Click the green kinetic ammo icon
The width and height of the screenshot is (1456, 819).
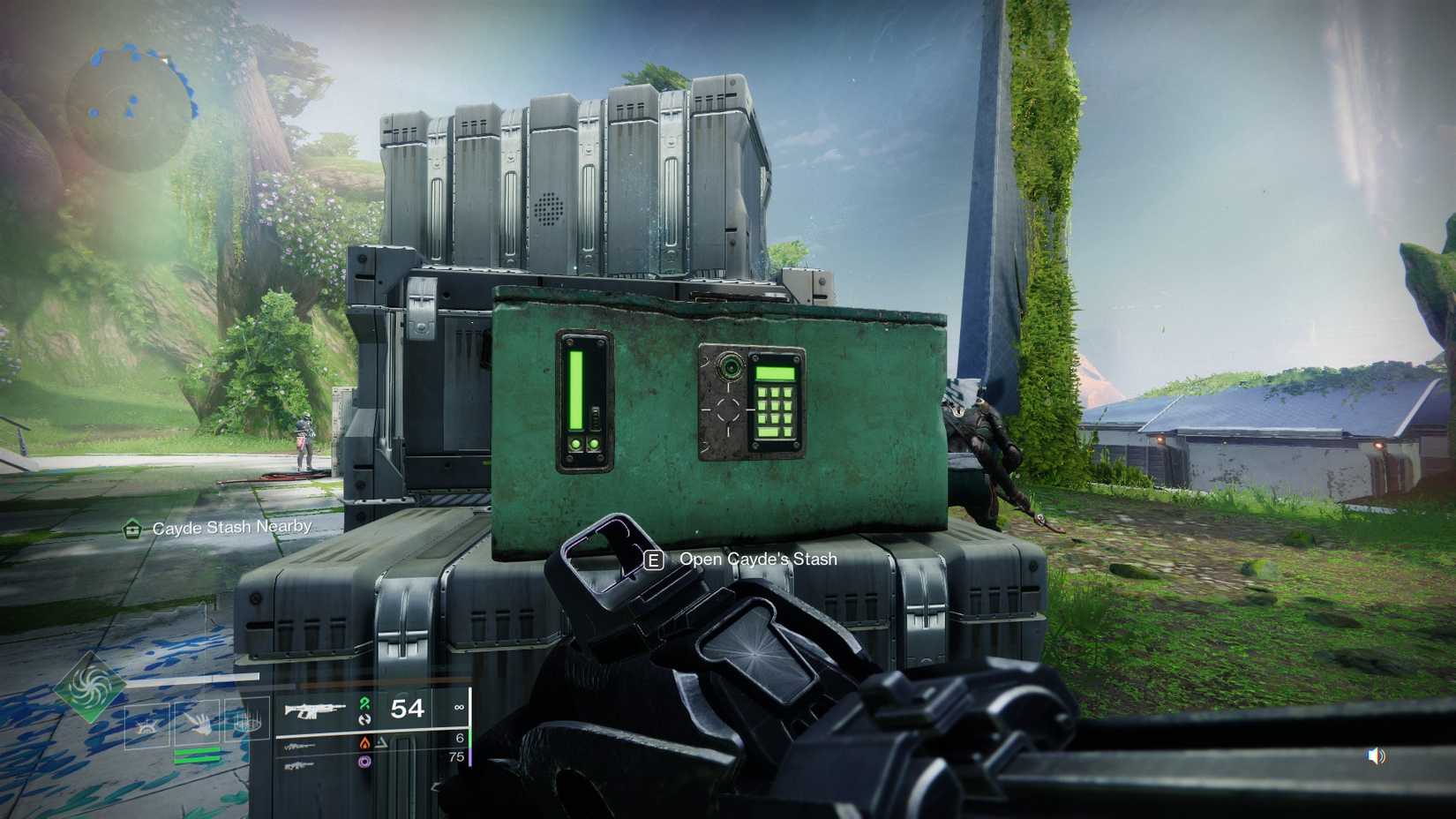pyautogui.click(x=364, y=705)
